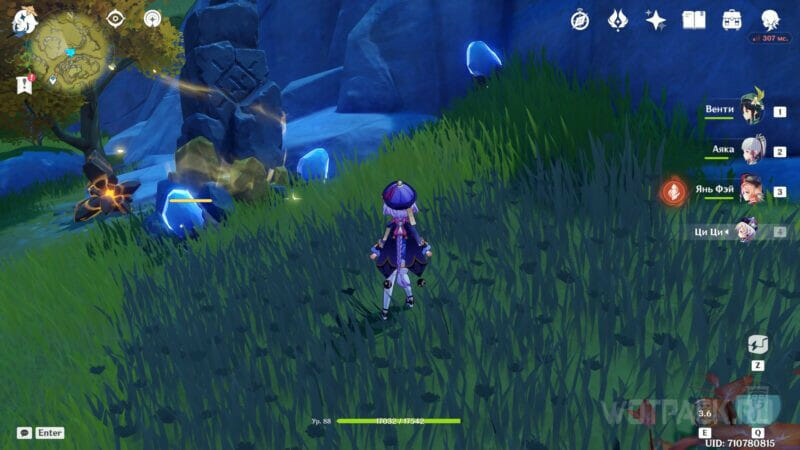Activate the elemental skill on cooldown at 3.6

pos(705,411)
